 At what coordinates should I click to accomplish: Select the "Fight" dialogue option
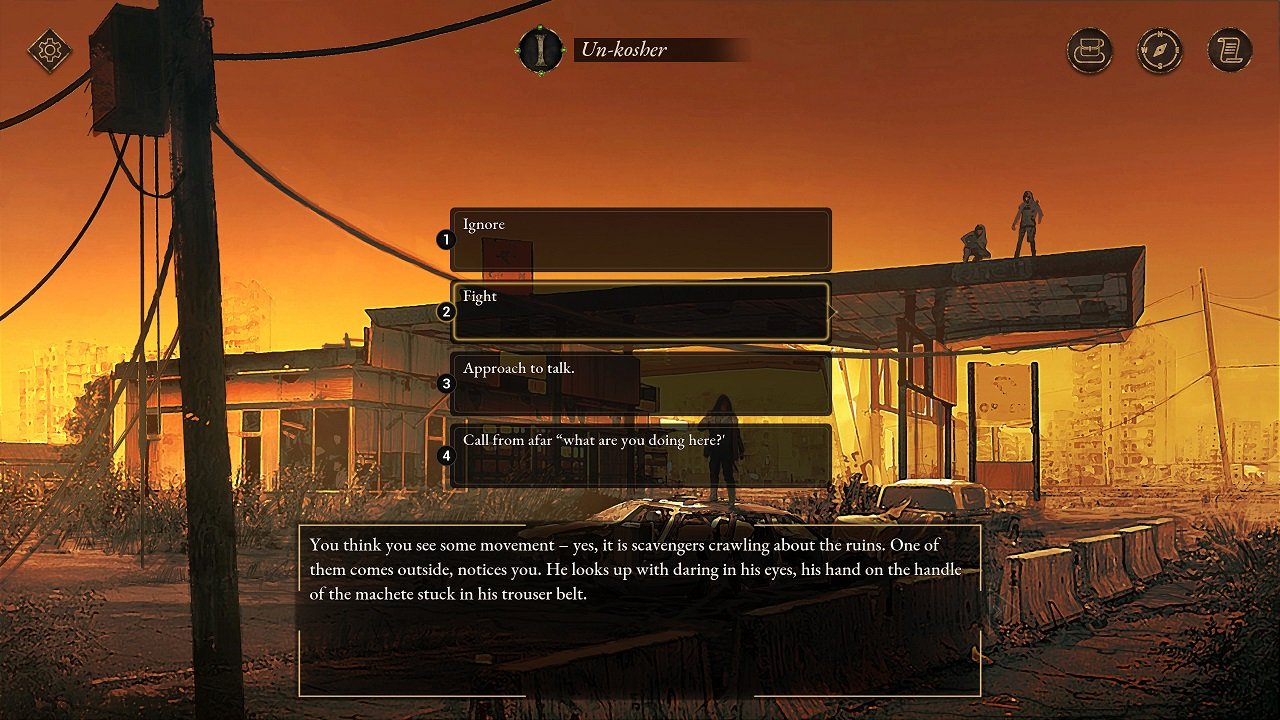[x=640, y=311]
